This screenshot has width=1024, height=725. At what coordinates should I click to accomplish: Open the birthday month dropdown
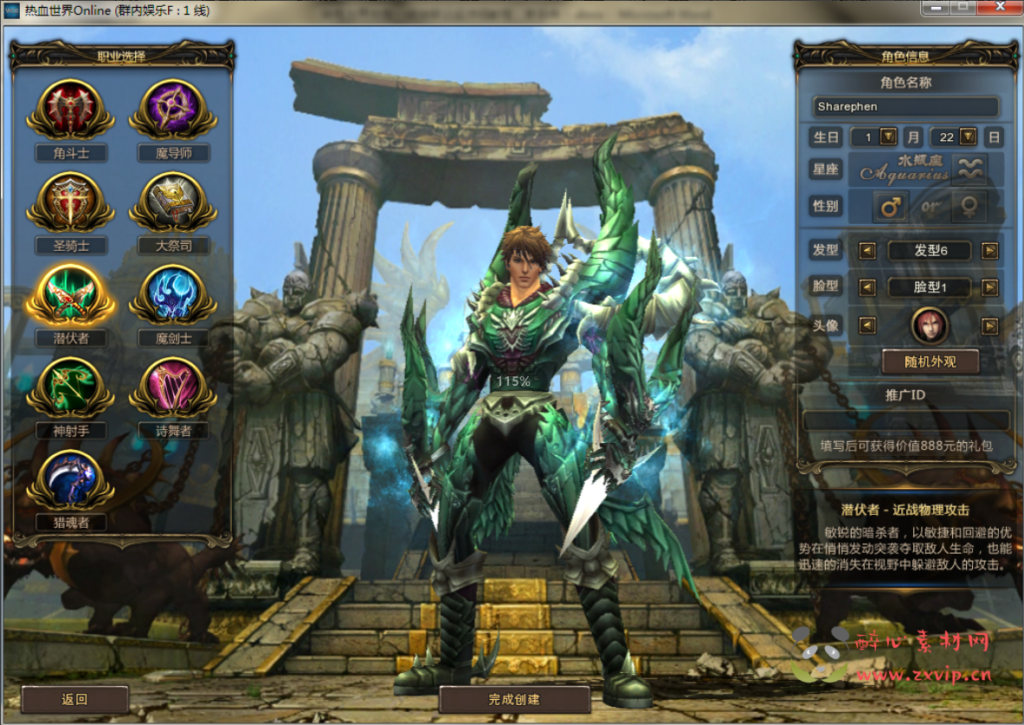pyautogui.click(x=874, y=137)
